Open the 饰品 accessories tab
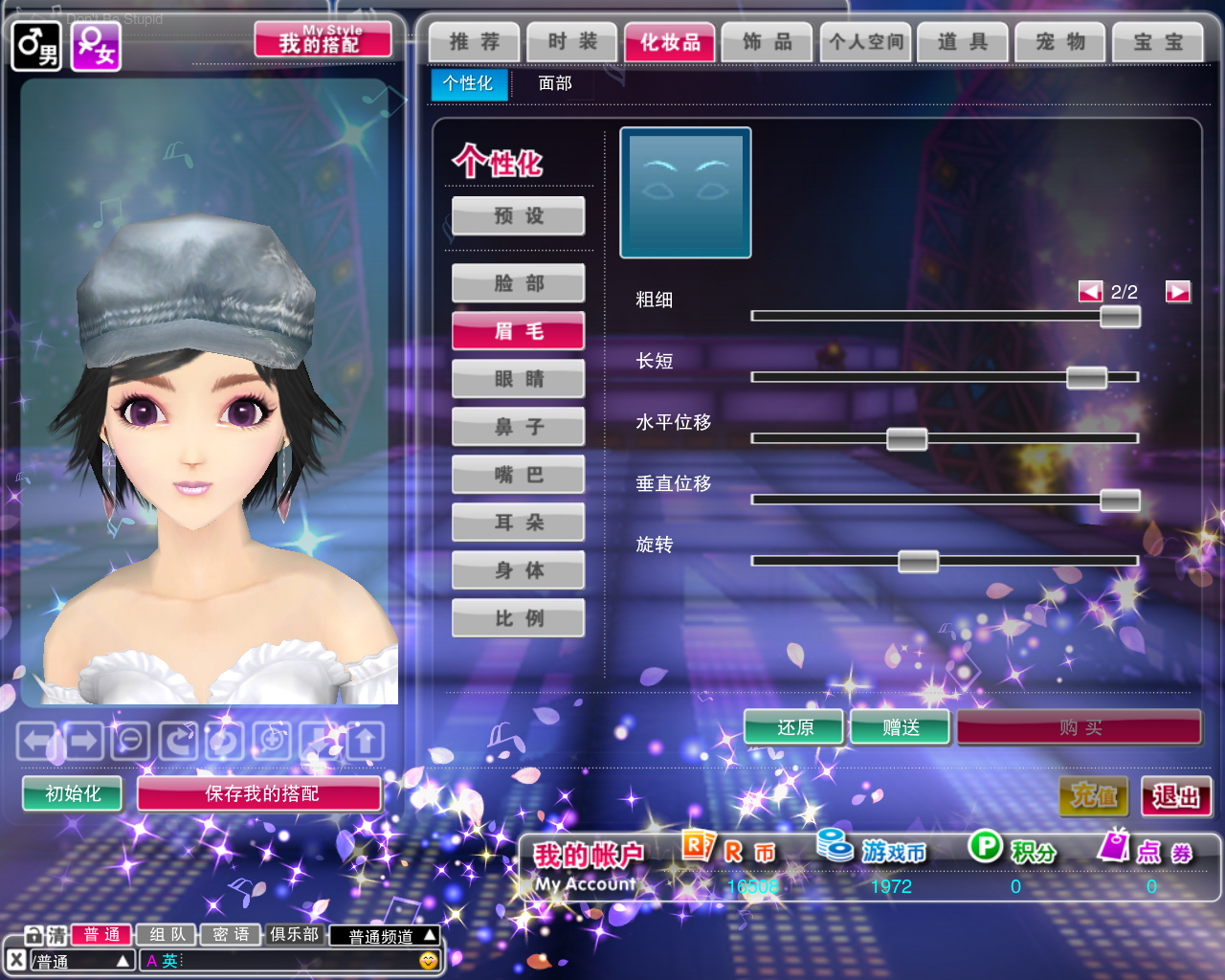 [768, 42]
